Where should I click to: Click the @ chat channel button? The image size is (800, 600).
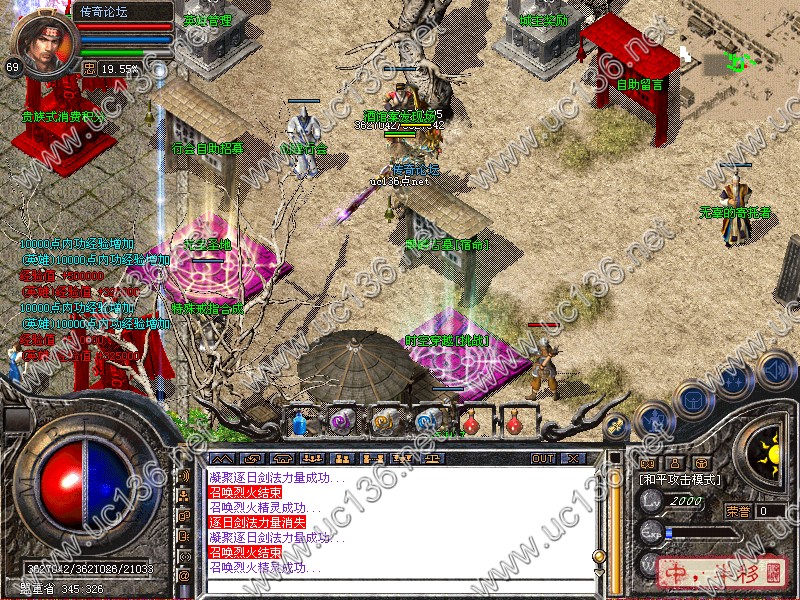click(184, 576)
